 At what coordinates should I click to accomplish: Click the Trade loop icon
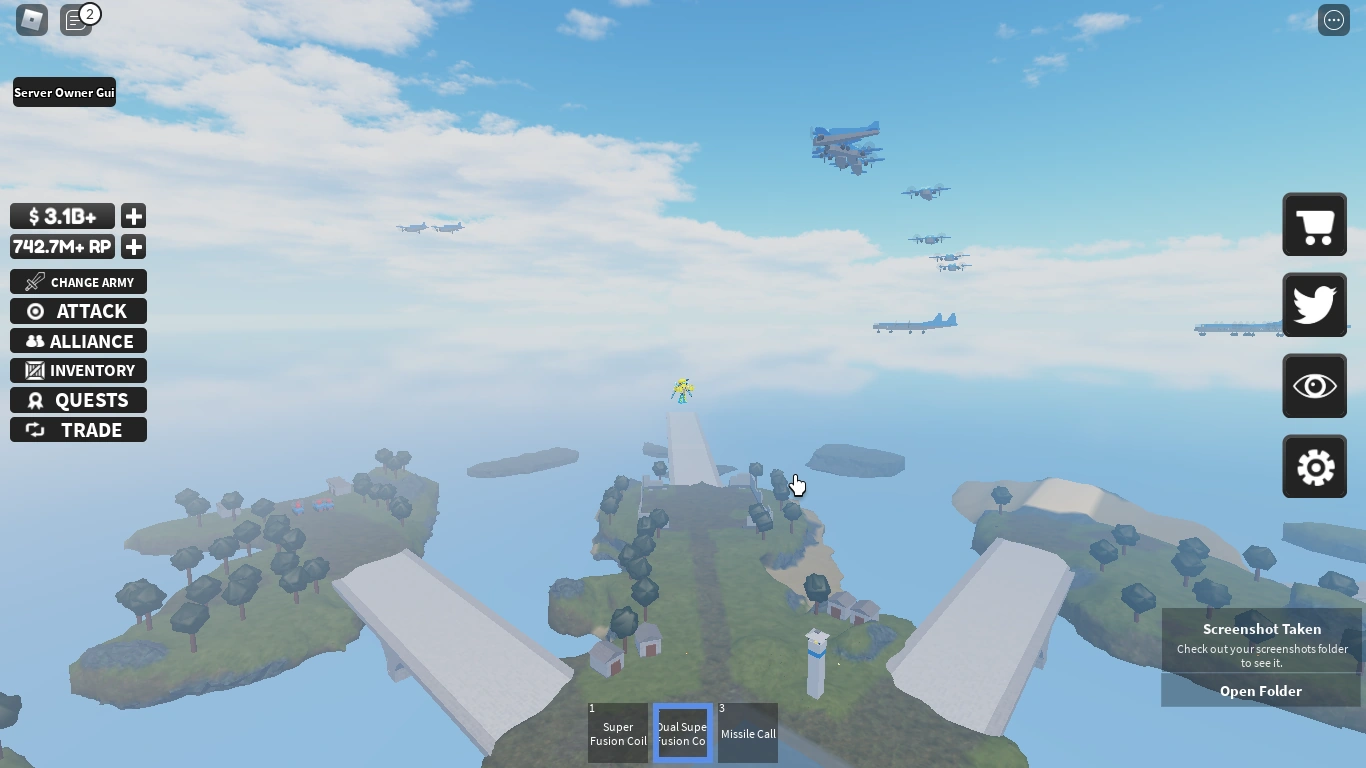pyautogui.click(x=36, y=430)
